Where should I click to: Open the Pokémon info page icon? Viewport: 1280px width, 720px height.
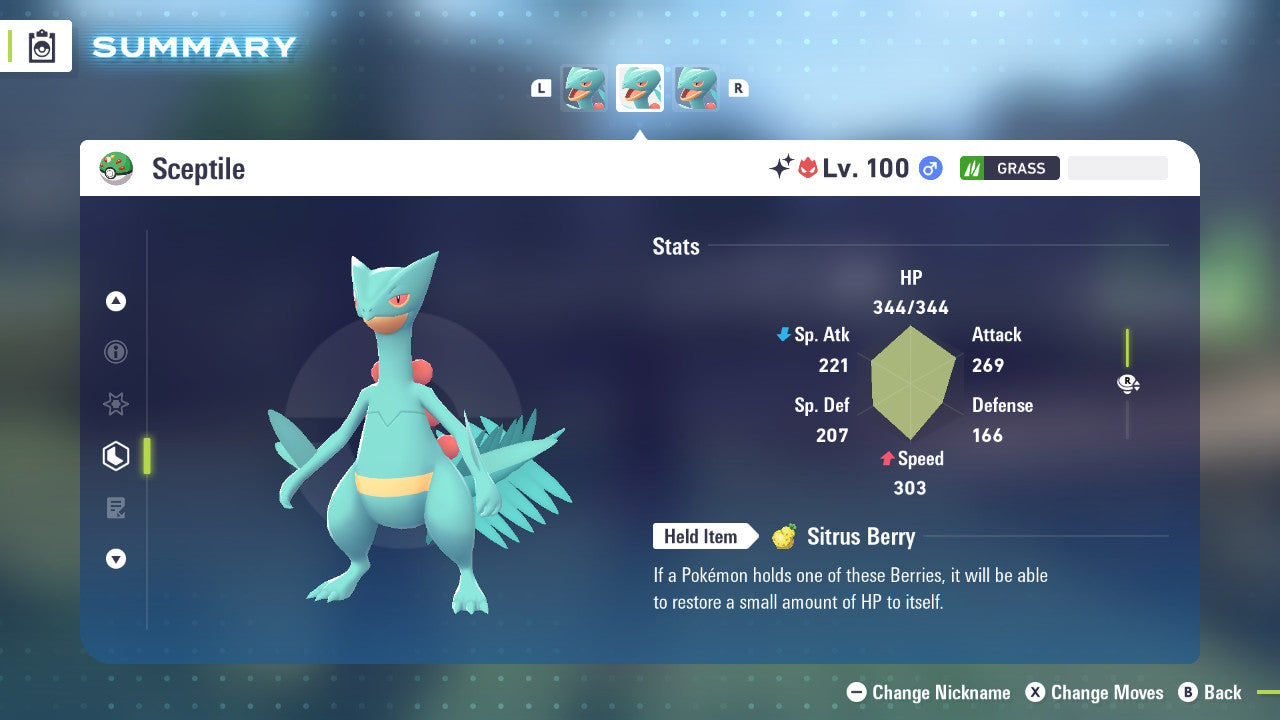(x=116, y=352)
